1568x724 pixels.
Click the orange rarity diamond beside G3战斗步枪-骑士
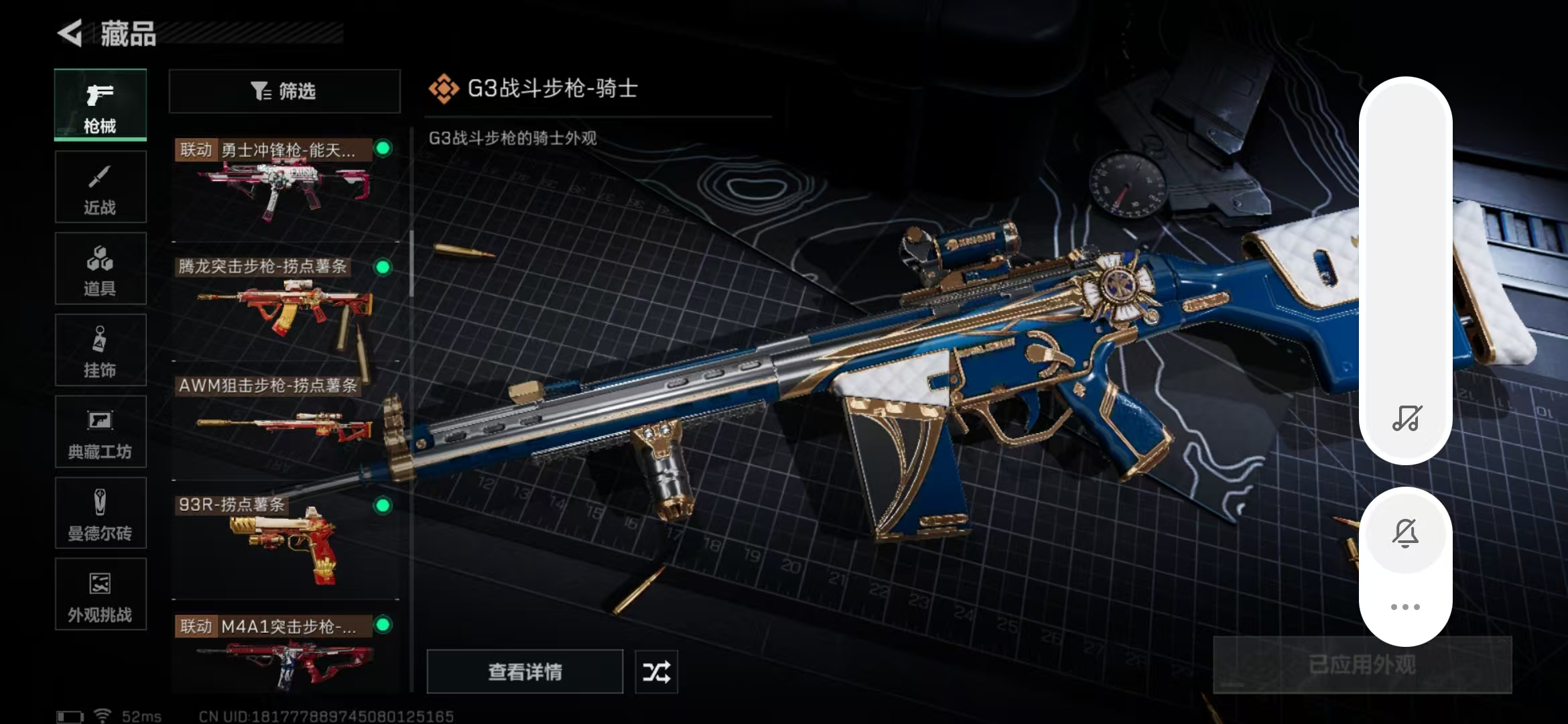[444, 87]
